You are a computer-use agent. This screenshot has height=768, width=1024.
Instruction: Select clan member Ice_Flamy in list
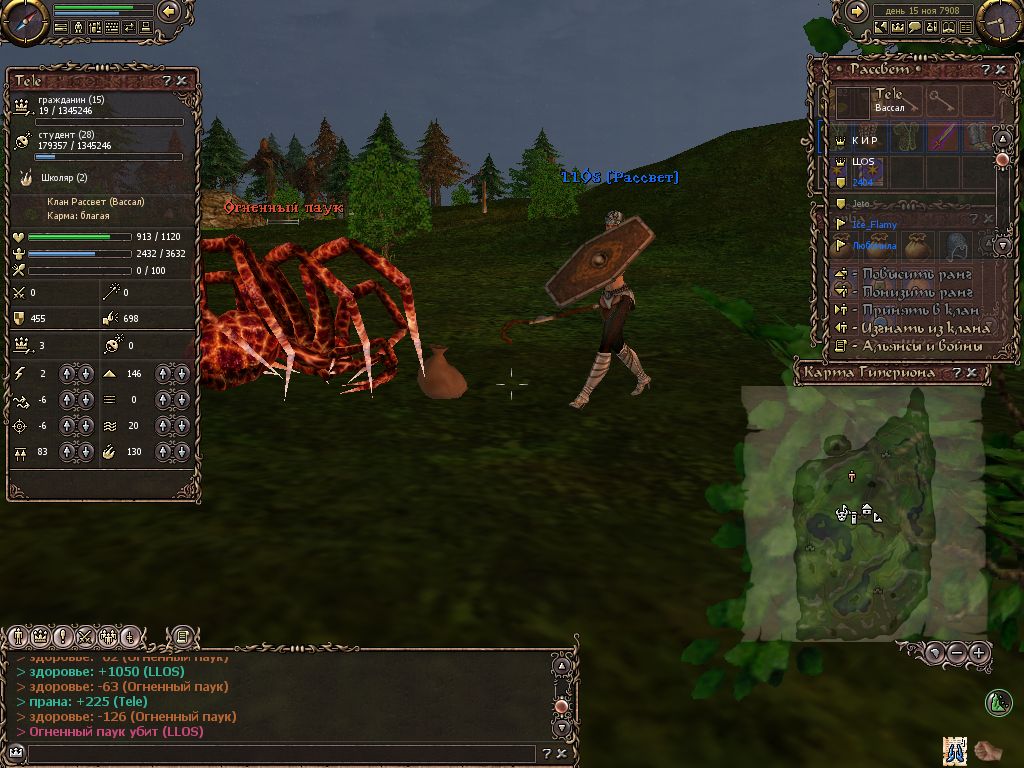pos(874,225)
